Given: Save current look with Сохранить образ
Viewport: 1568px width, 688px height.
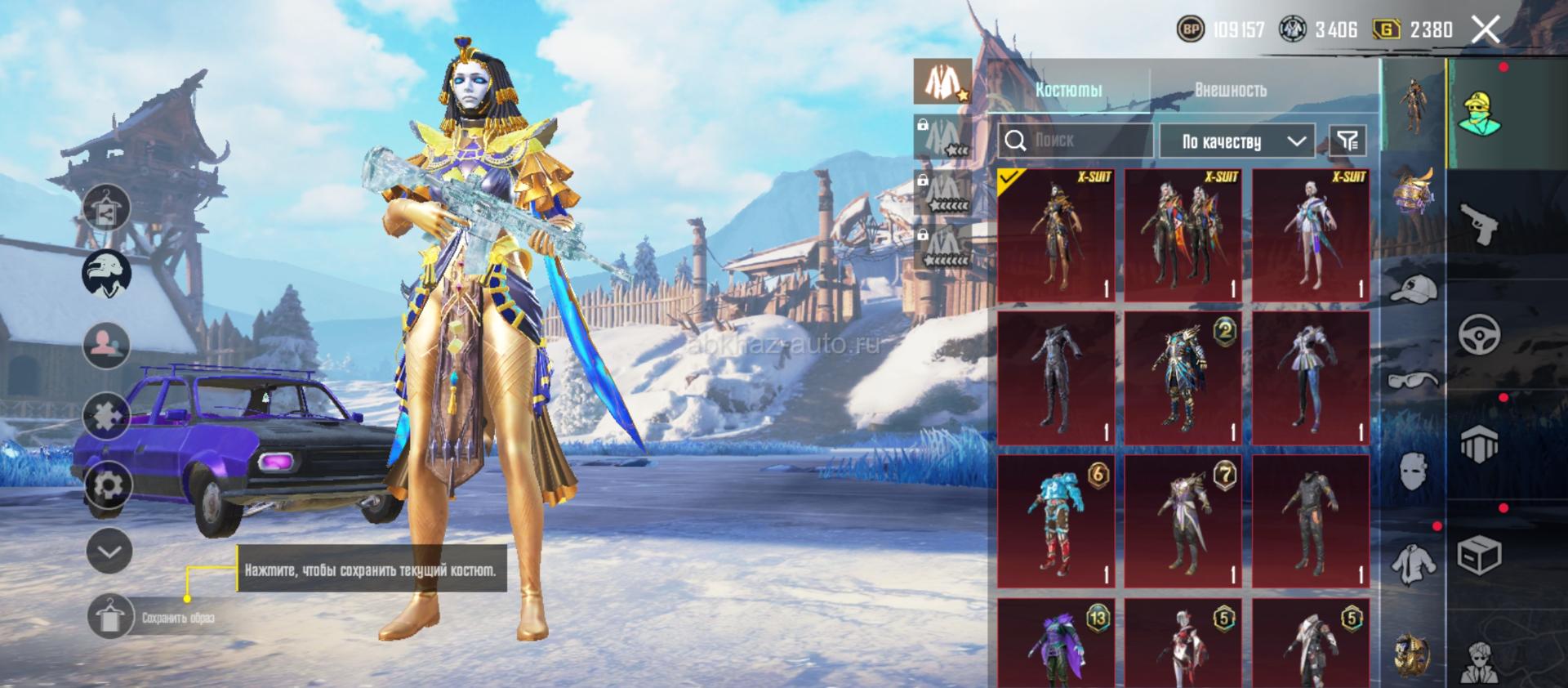Looking at the screenshot, I should pyautogui.click(x=109, y=617).
